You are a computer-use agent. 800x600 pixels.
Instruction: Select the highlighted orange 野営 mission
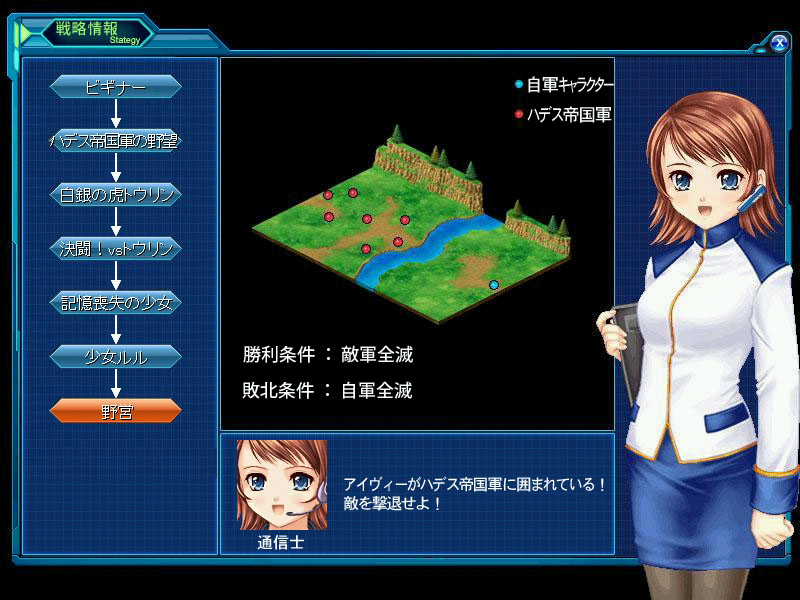pos(116,410)
